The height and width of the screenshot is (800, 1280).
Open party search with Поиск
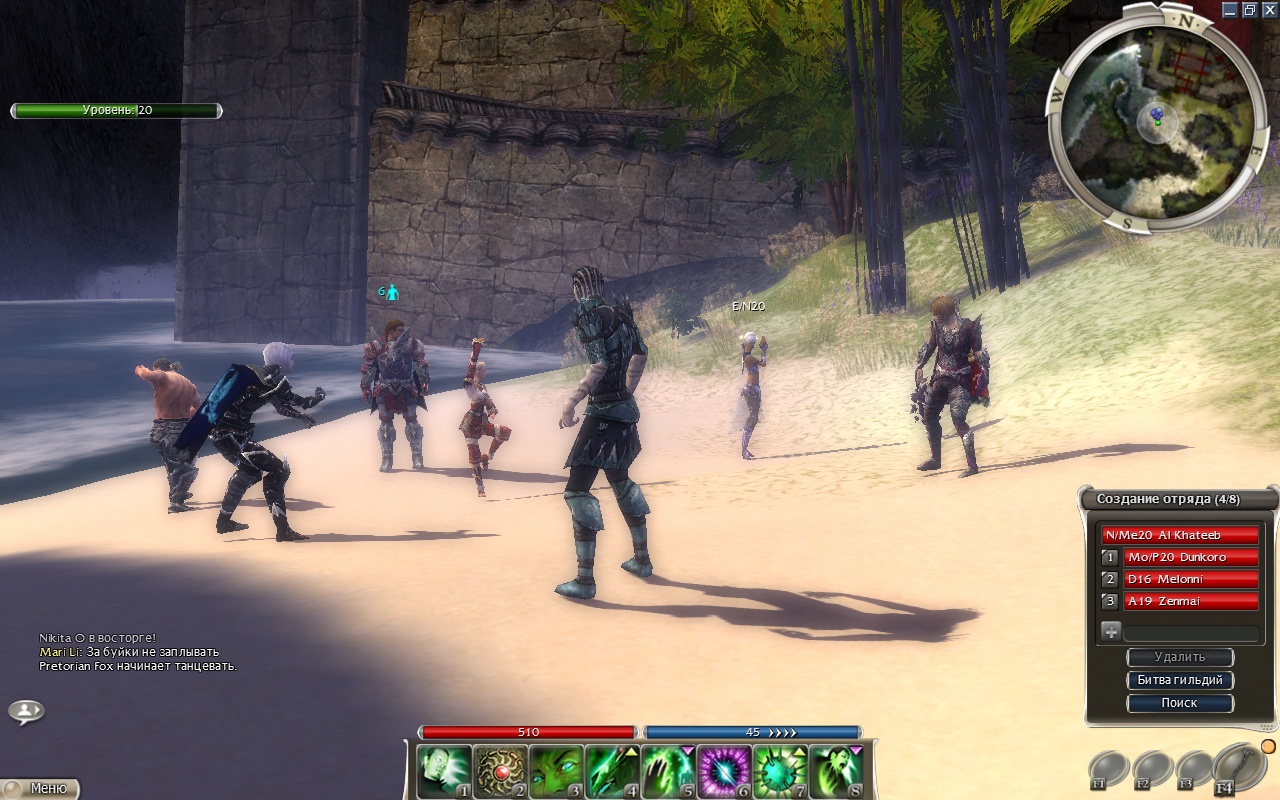point(1180,703)
